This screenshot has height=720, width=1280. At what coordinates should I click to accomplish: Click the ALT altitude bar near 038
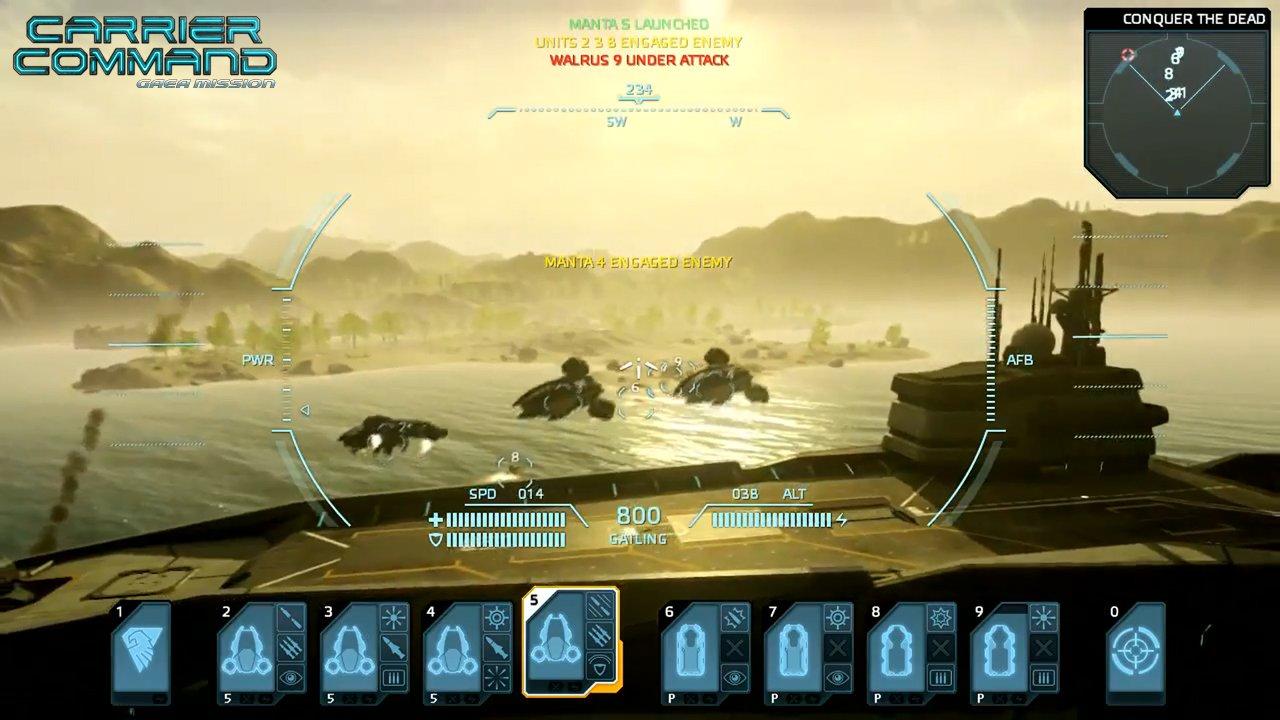click(x=770, y=520)
